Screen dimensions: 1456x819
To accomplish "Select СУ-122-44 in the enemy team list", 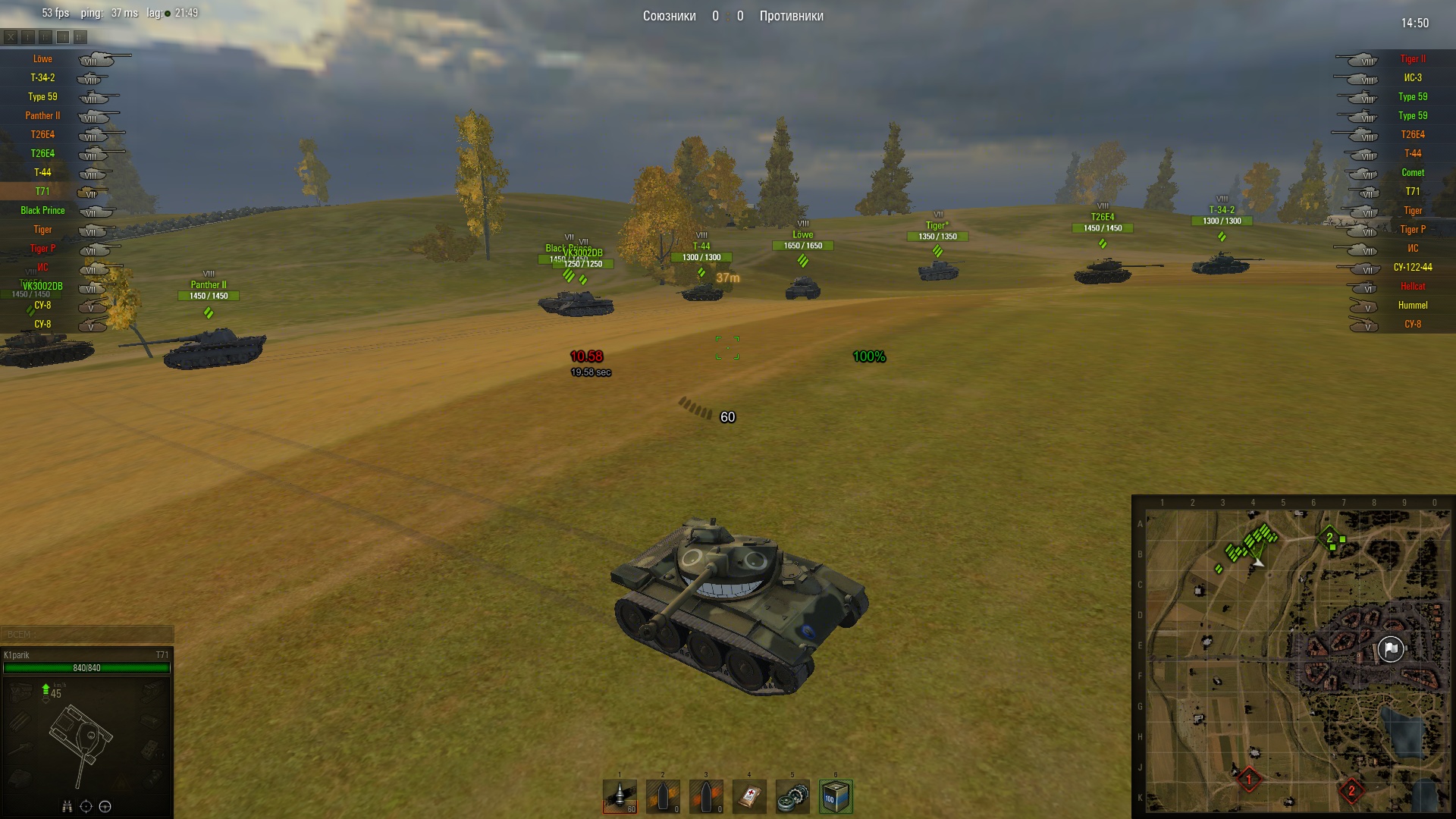I will click(x=1412, y=268).
